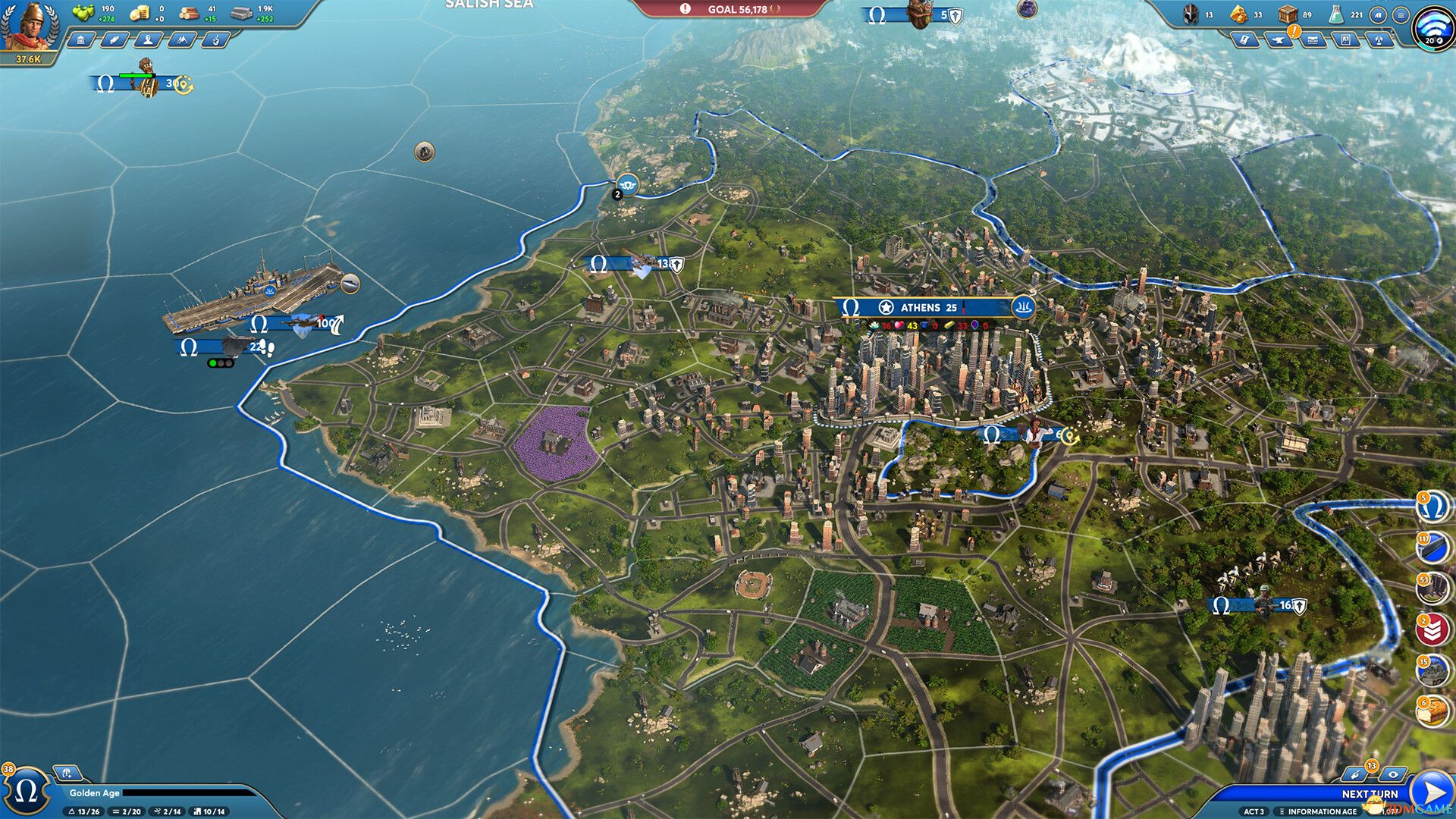Image resolution: width=1456 pixels, height=819 pixels.
Task: Open the city monument panel in the left toolbar
Action: coord(82,38)
